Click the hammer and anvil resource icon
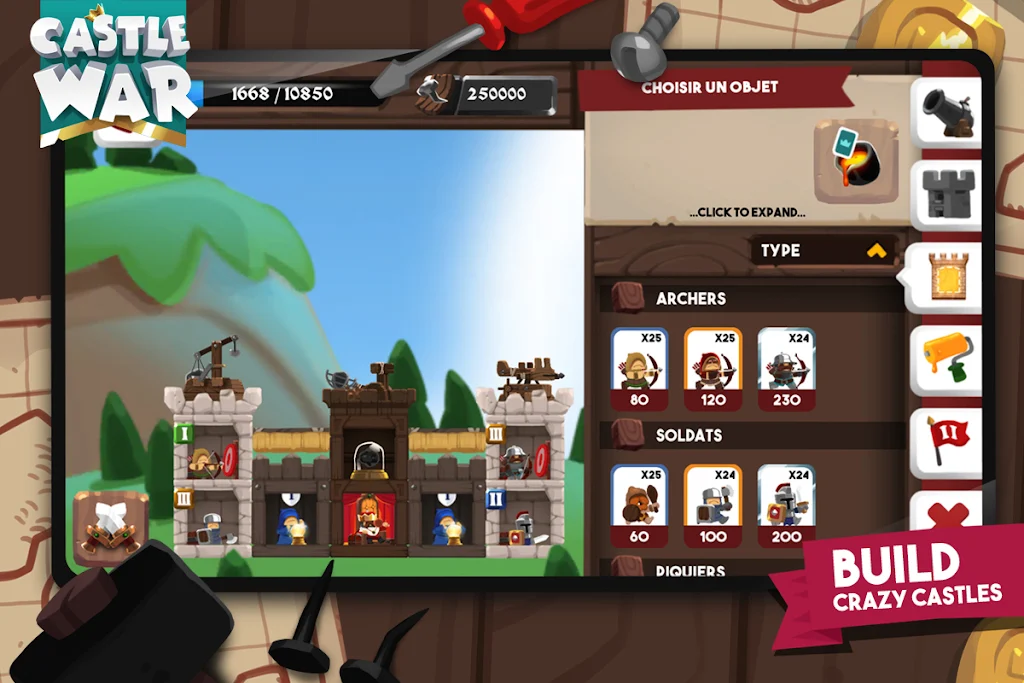1024x683 pixels. [x=434, y=93]
